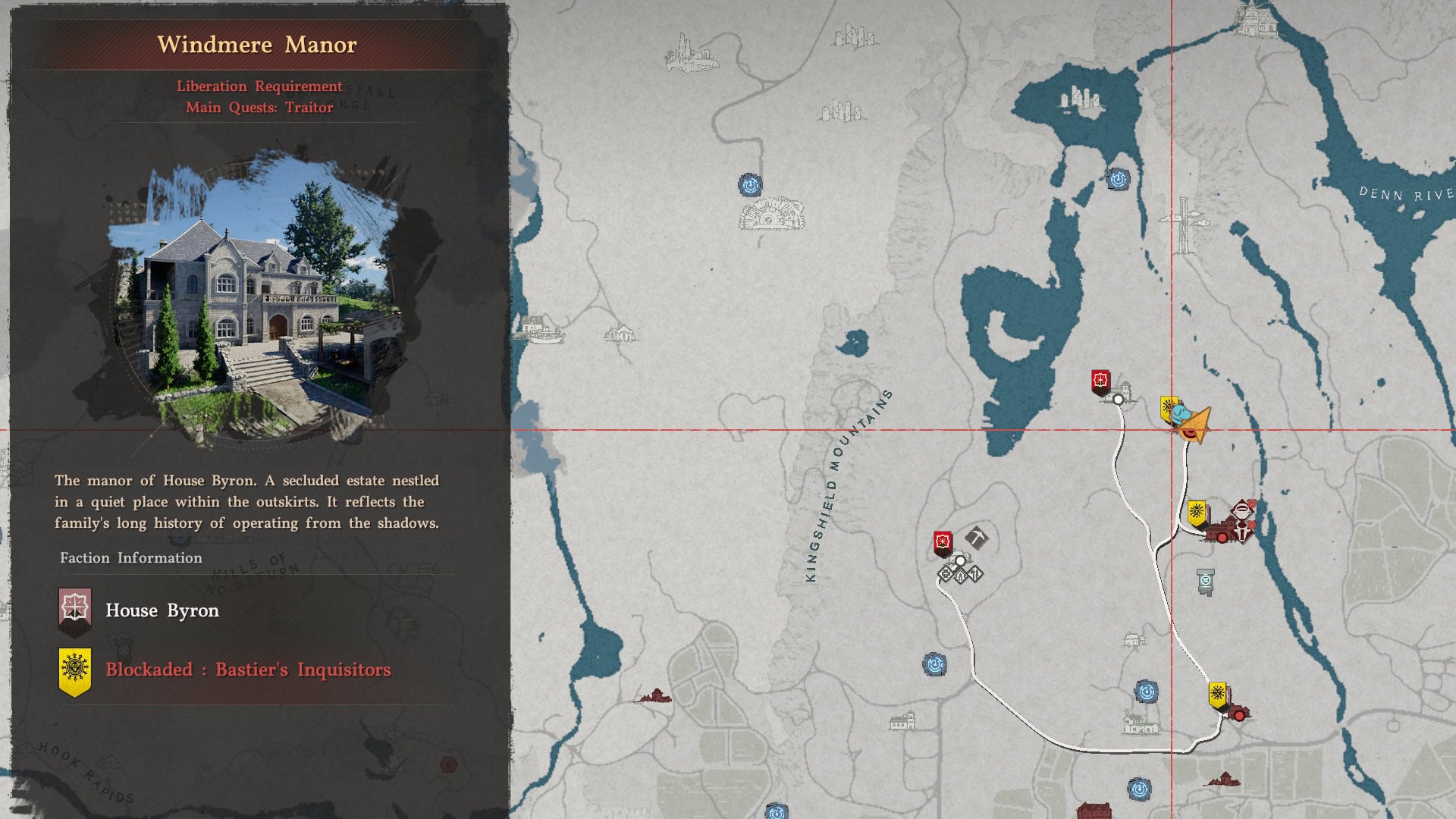This screenshot has height=819, width=1456.
Task: Select the red House Byron banner beside the pickaxe
Action: click(943, 543)
